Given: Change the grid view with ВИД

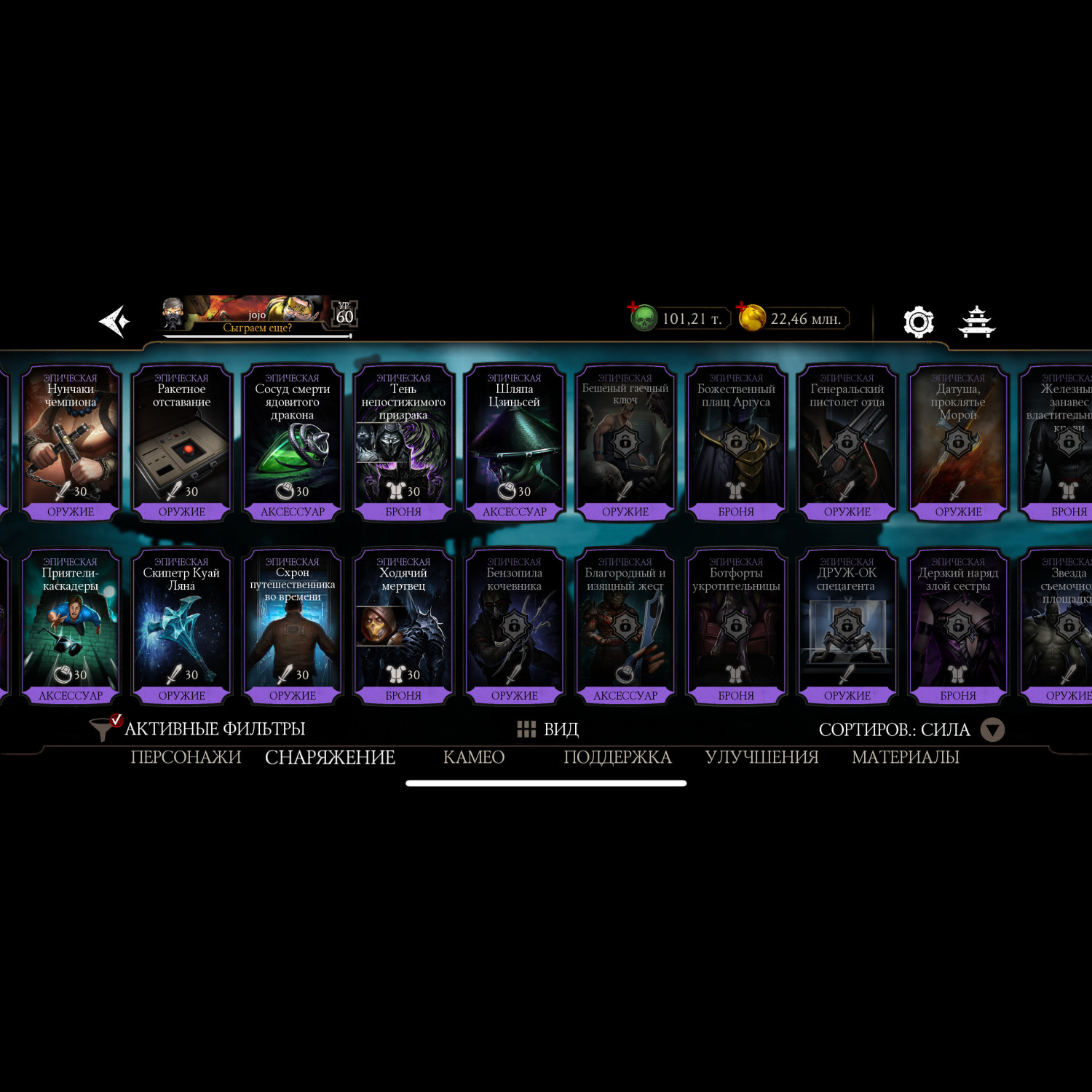Looking at the screenshot, I should click(x=547, y=729).
